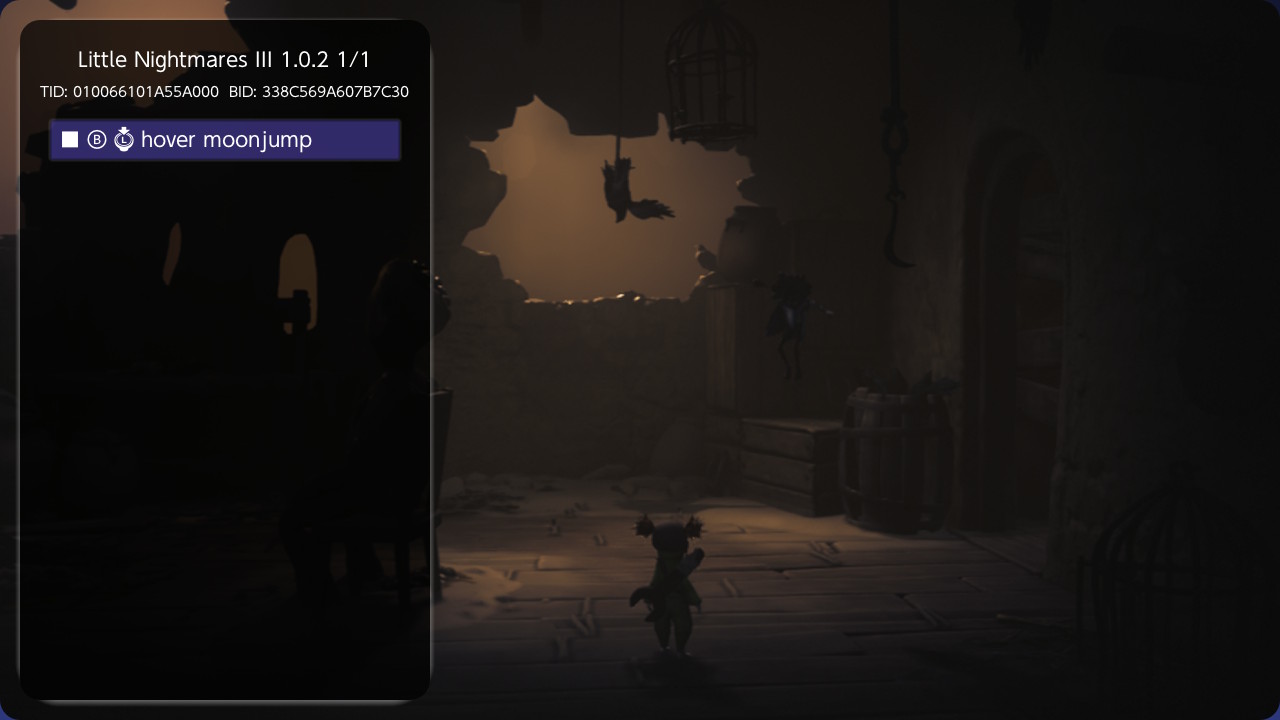Click the button-combo icon cluster on the cheat entry
1280x720 pixels.
(x=110, y=139)
